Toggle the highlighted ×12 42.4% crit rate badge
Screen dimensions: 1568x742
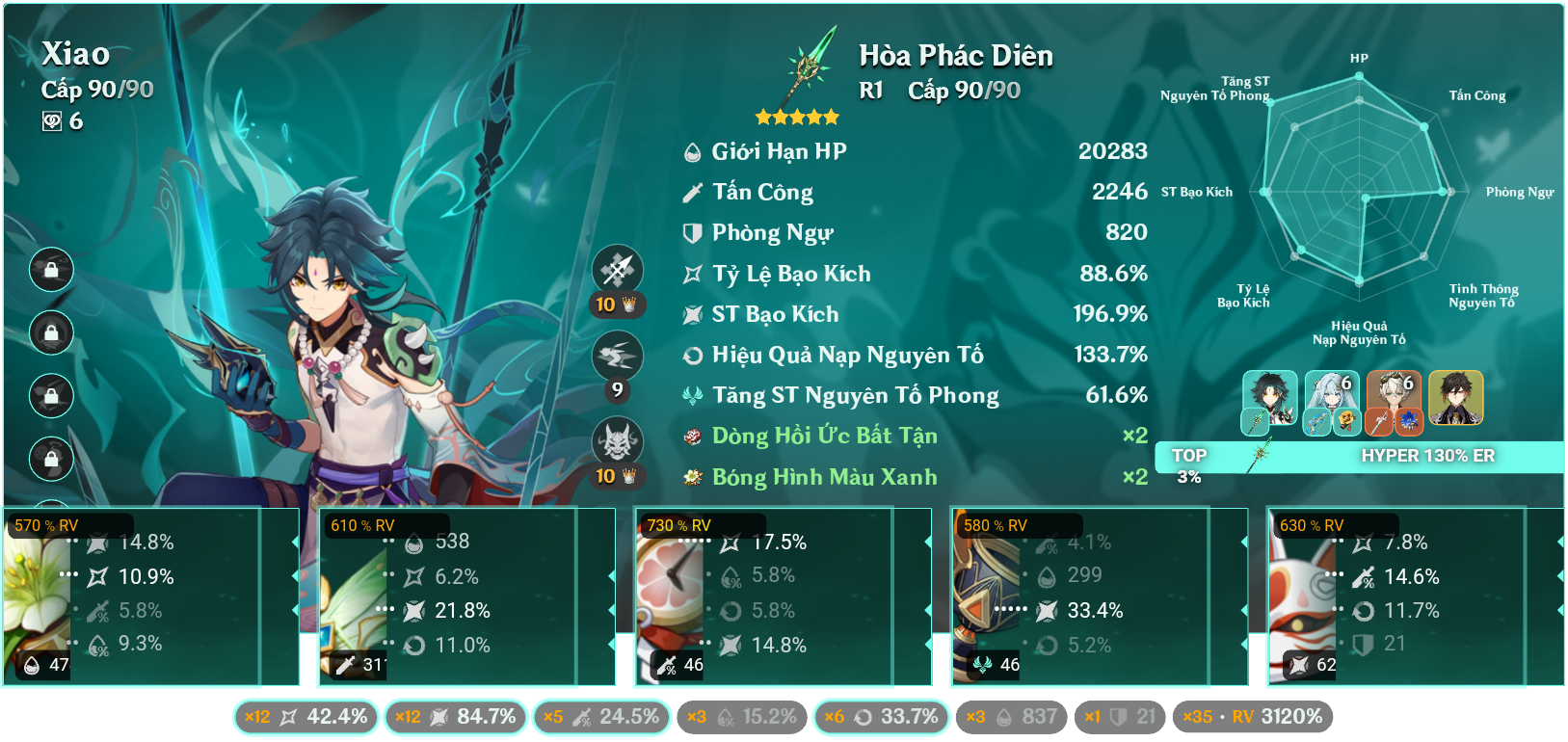(306, 717)
